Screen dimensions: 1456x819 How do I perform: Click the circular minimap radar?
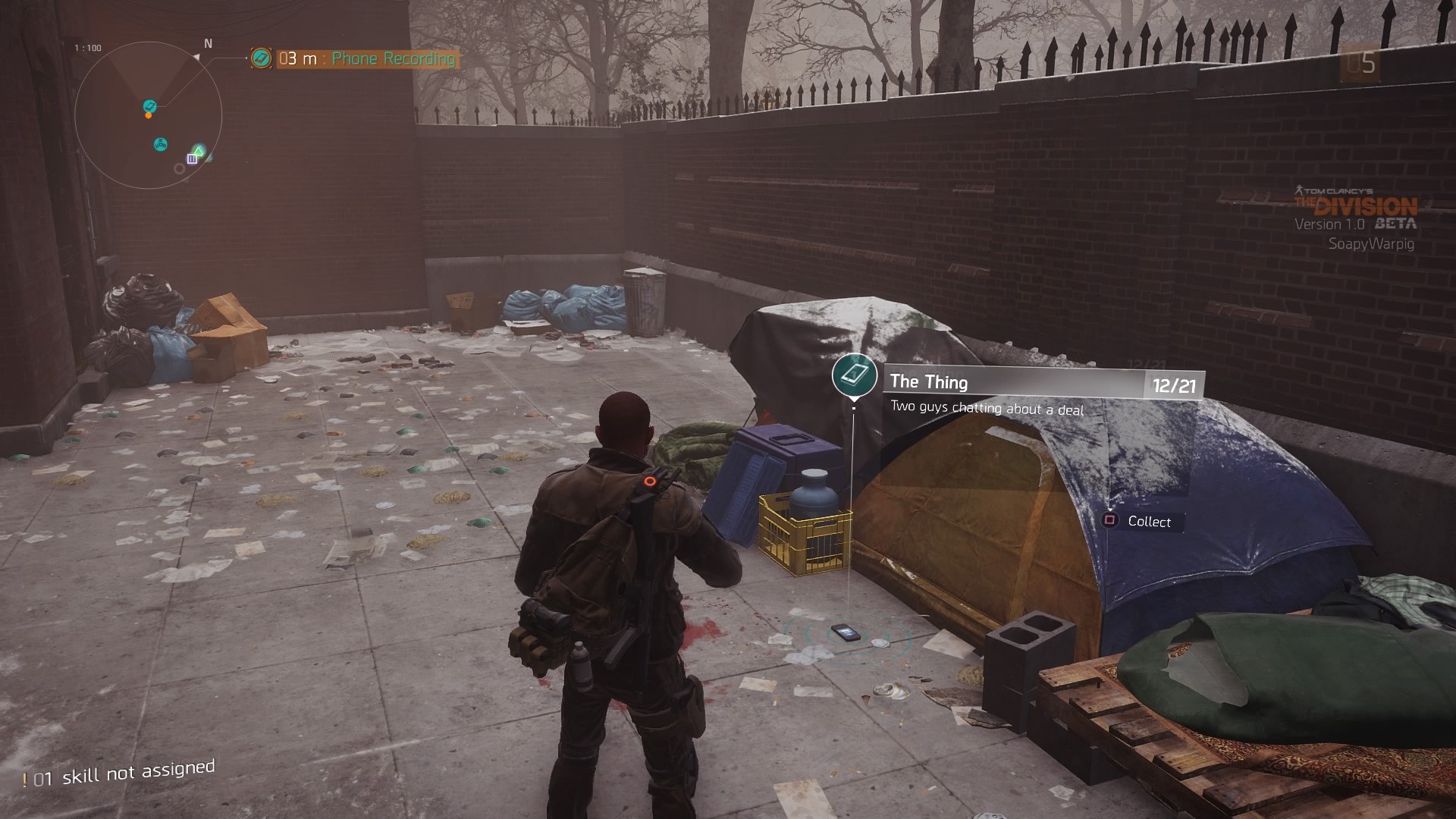149,115
